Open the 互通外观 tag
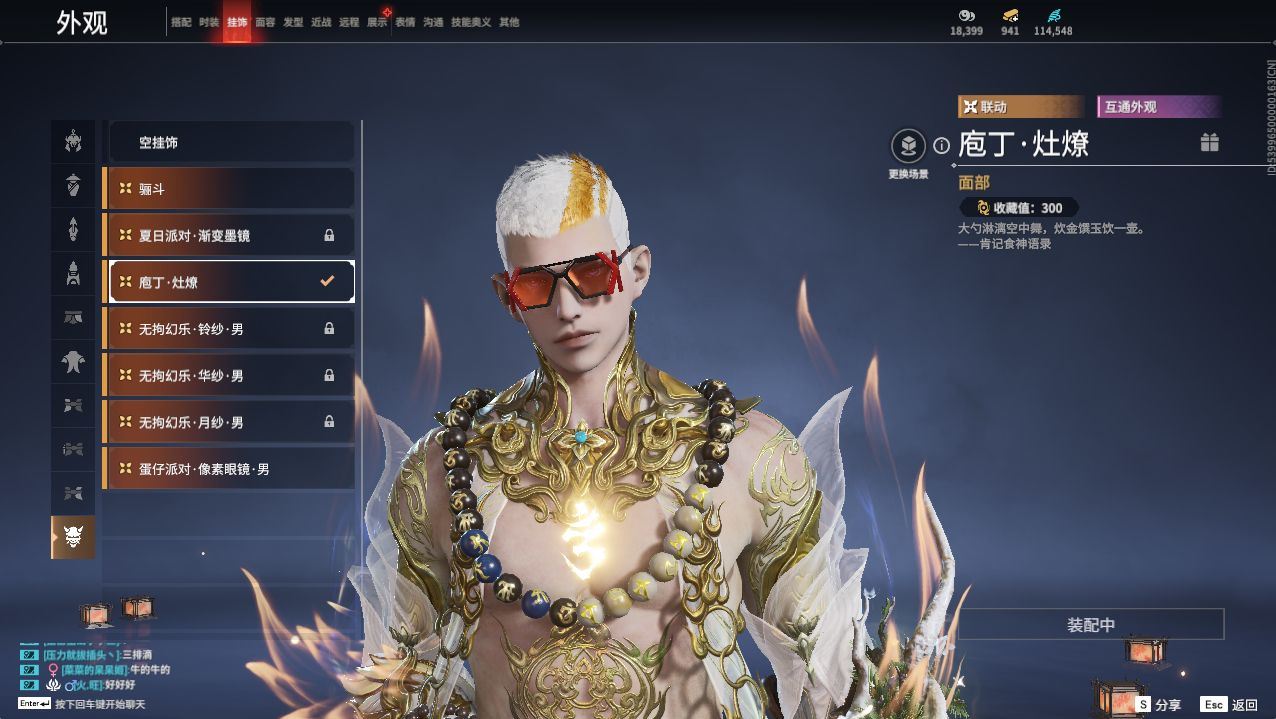 1158,107
